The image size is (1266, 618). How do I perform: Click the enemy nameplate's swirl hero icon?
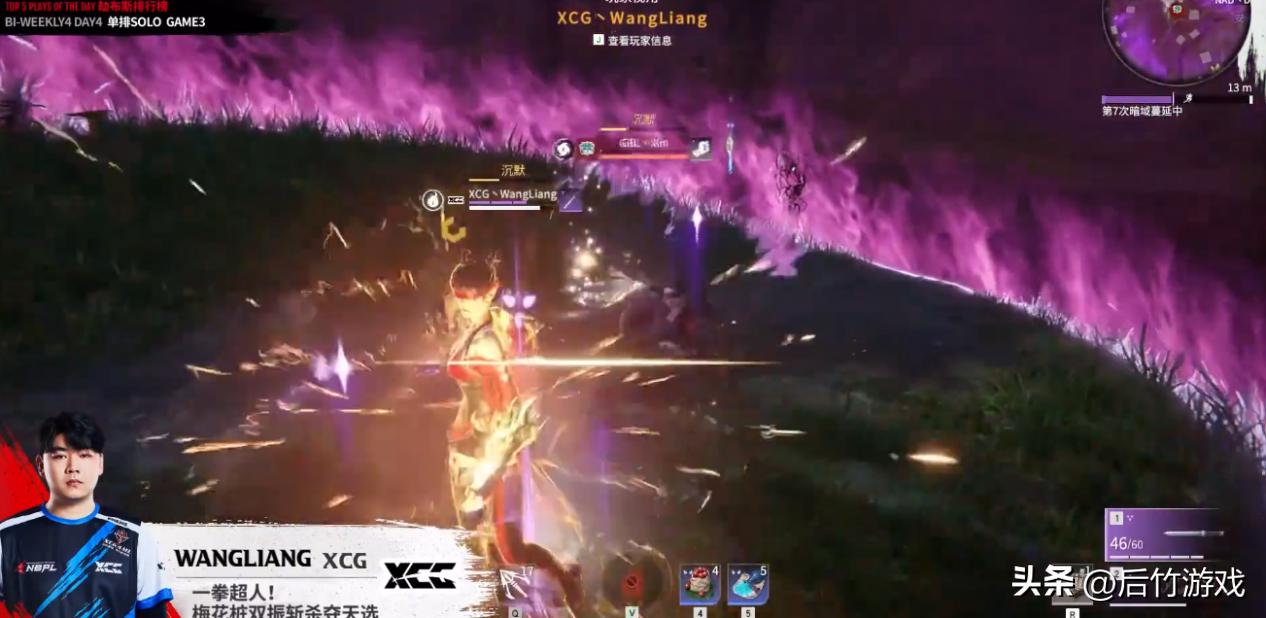click(562, 148)
